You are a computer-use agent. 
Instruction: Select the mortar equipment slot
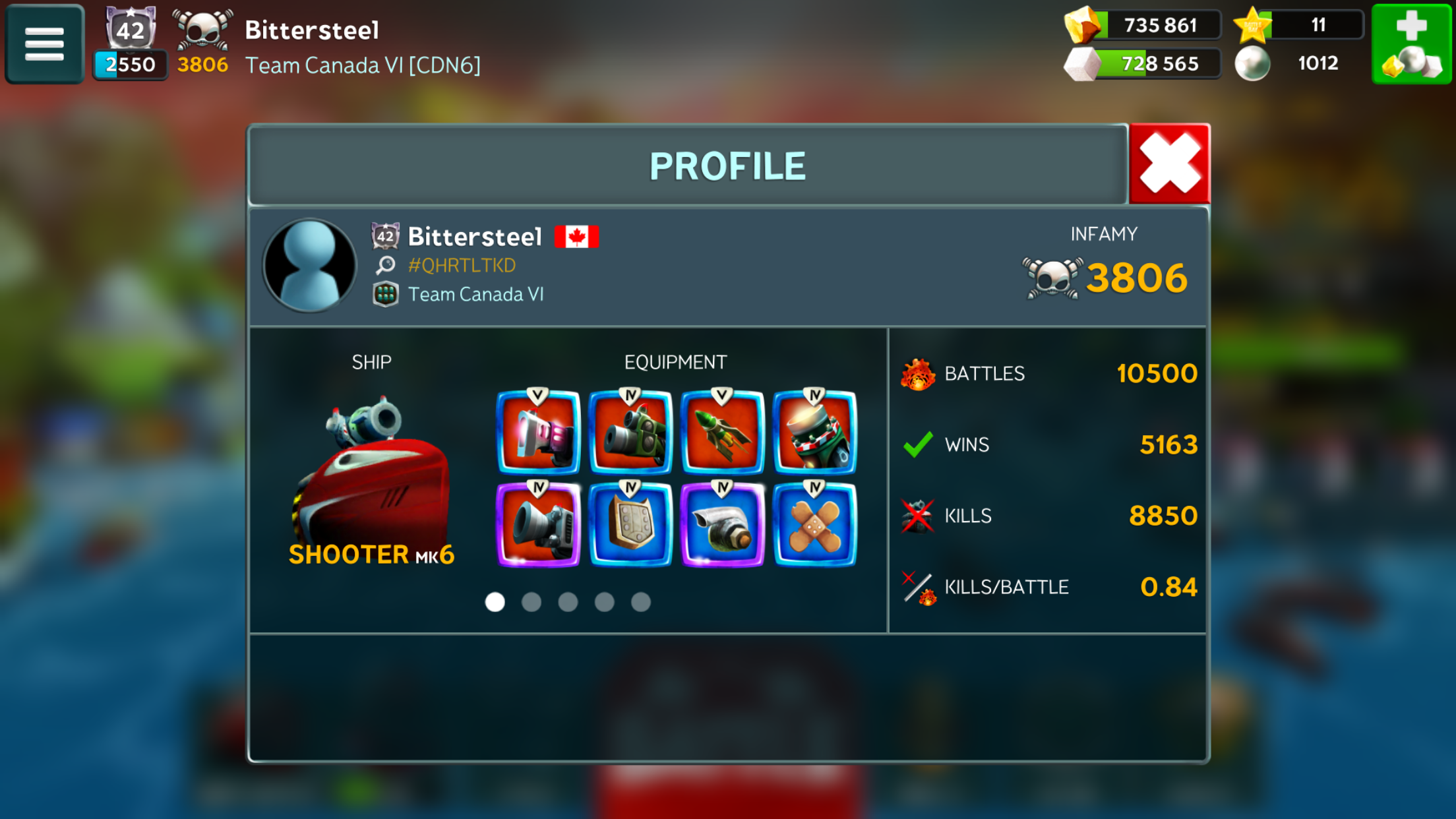tap(814, 433)
